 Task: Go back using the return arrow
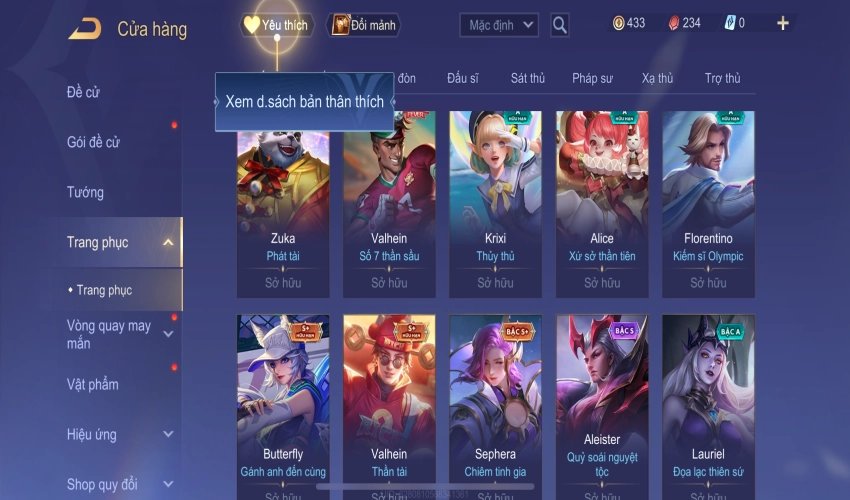[85, 28]
